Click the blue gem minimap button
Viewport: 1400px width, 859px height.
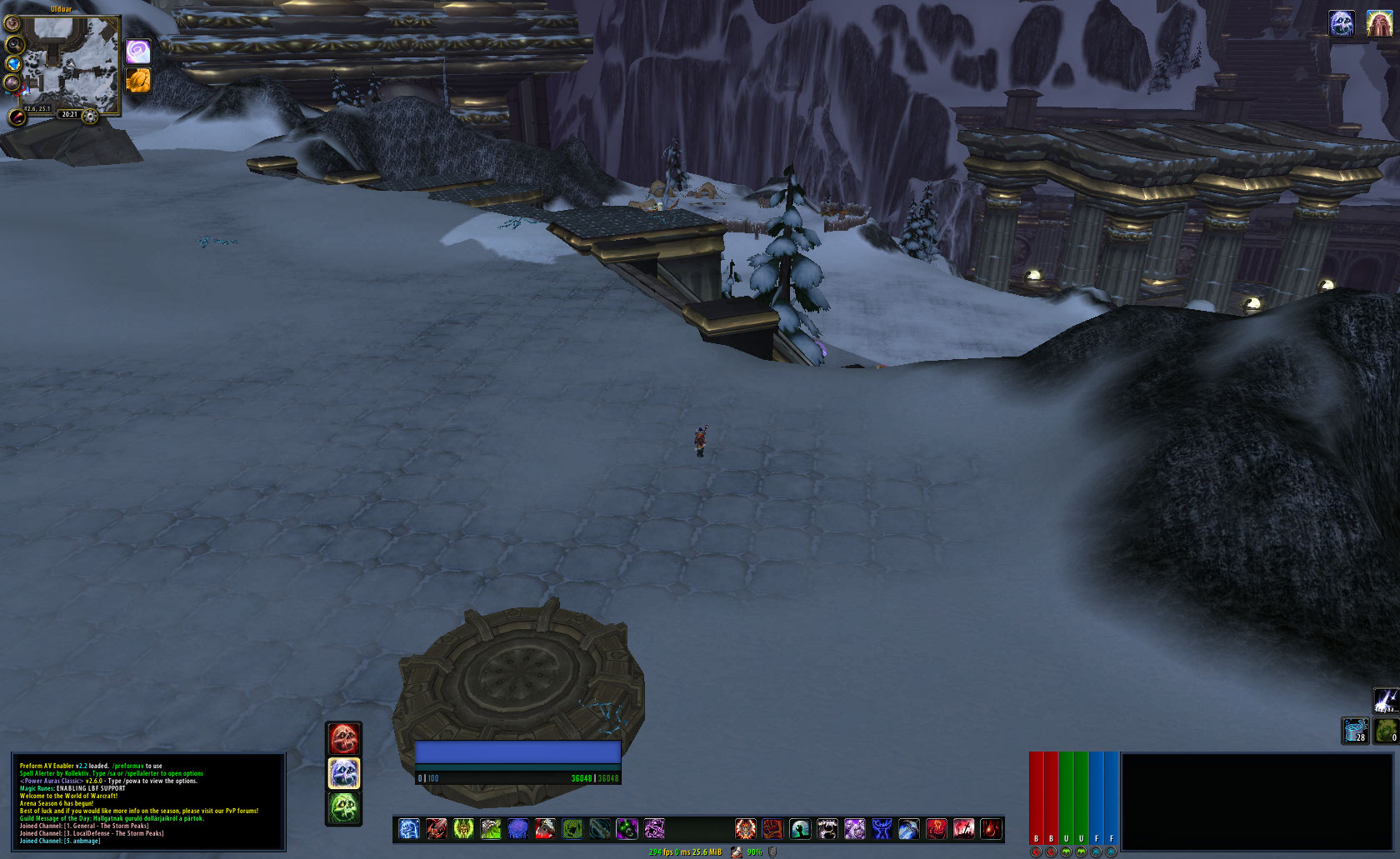(x=12, y=63)
